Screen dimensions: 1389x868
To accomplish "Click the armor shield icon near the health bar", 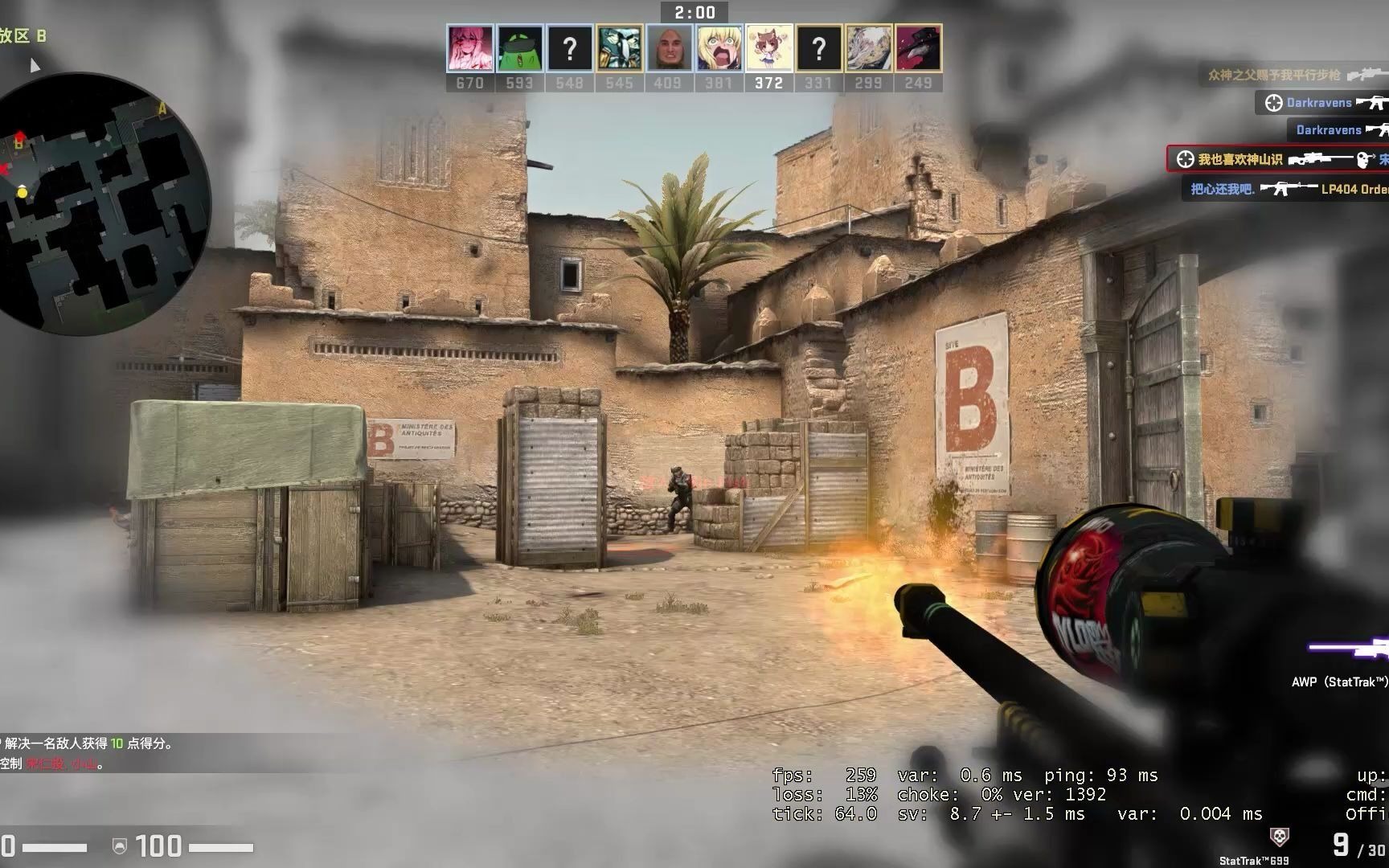I will (121, 846).
